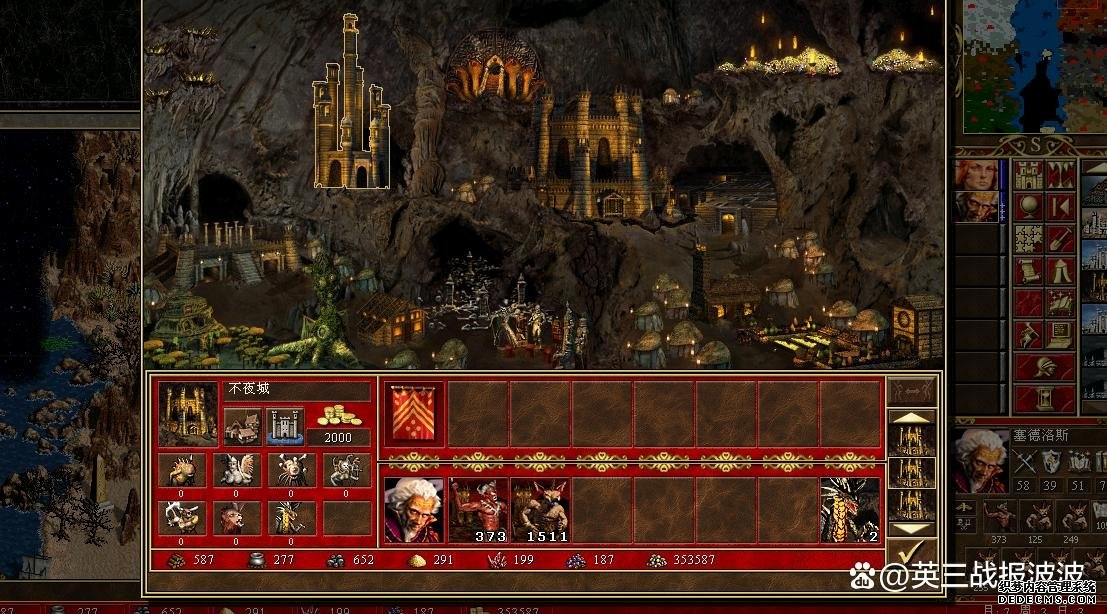This screenshot has width=1107, height=614.
Task: Open the fort icon with blue moat
Action: coord(285,425)
